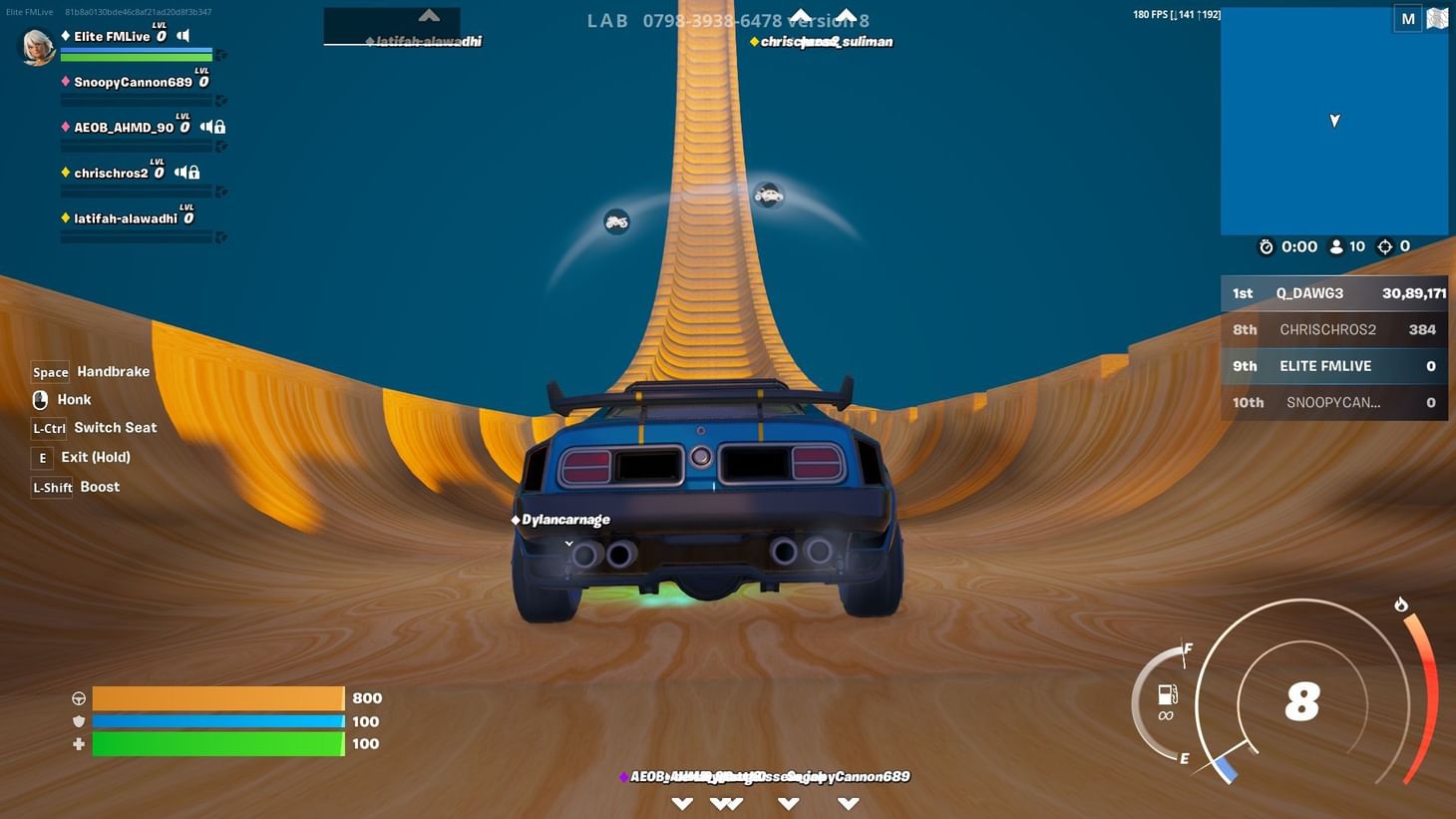Click the down arrow under SnoopyCannon689's bottom nameplate
Screen dimensions: 1456x819
(849, 801)
